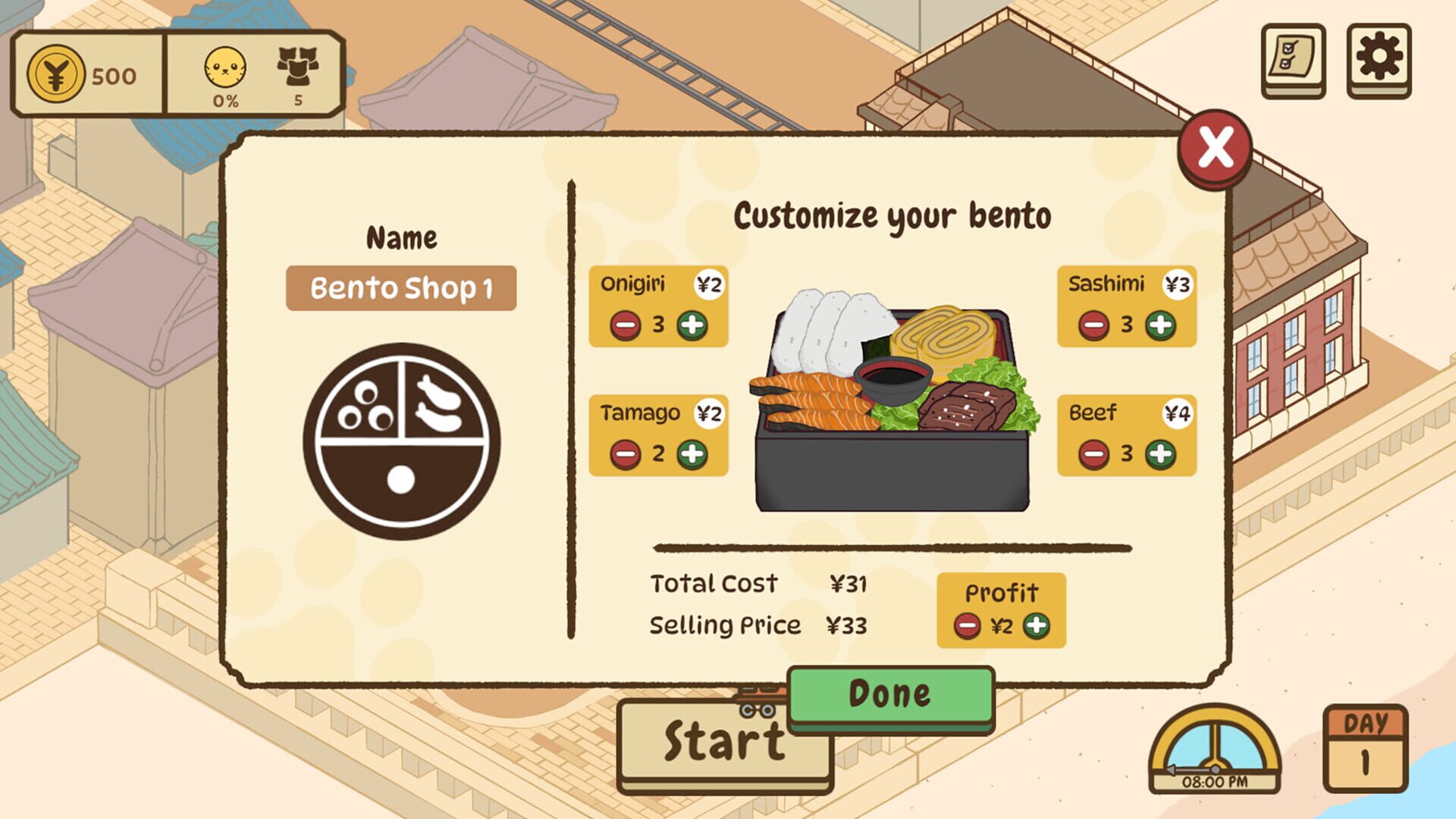Decrease the Profit amount
Image resolution: width=1456 pixels, height=819 pixels.
pos(967,626)
